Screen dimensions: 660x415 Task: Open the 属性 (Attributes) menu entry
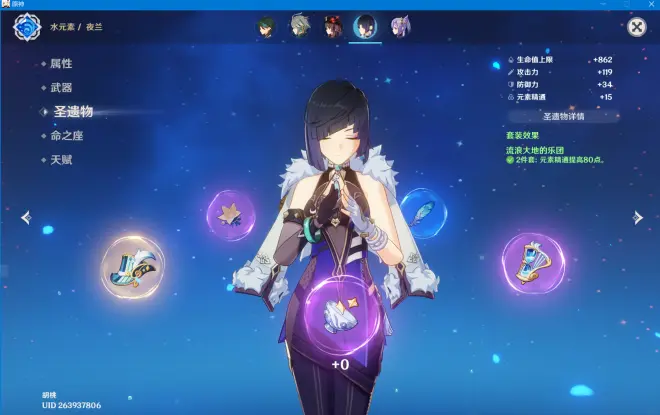click(62, 63)
